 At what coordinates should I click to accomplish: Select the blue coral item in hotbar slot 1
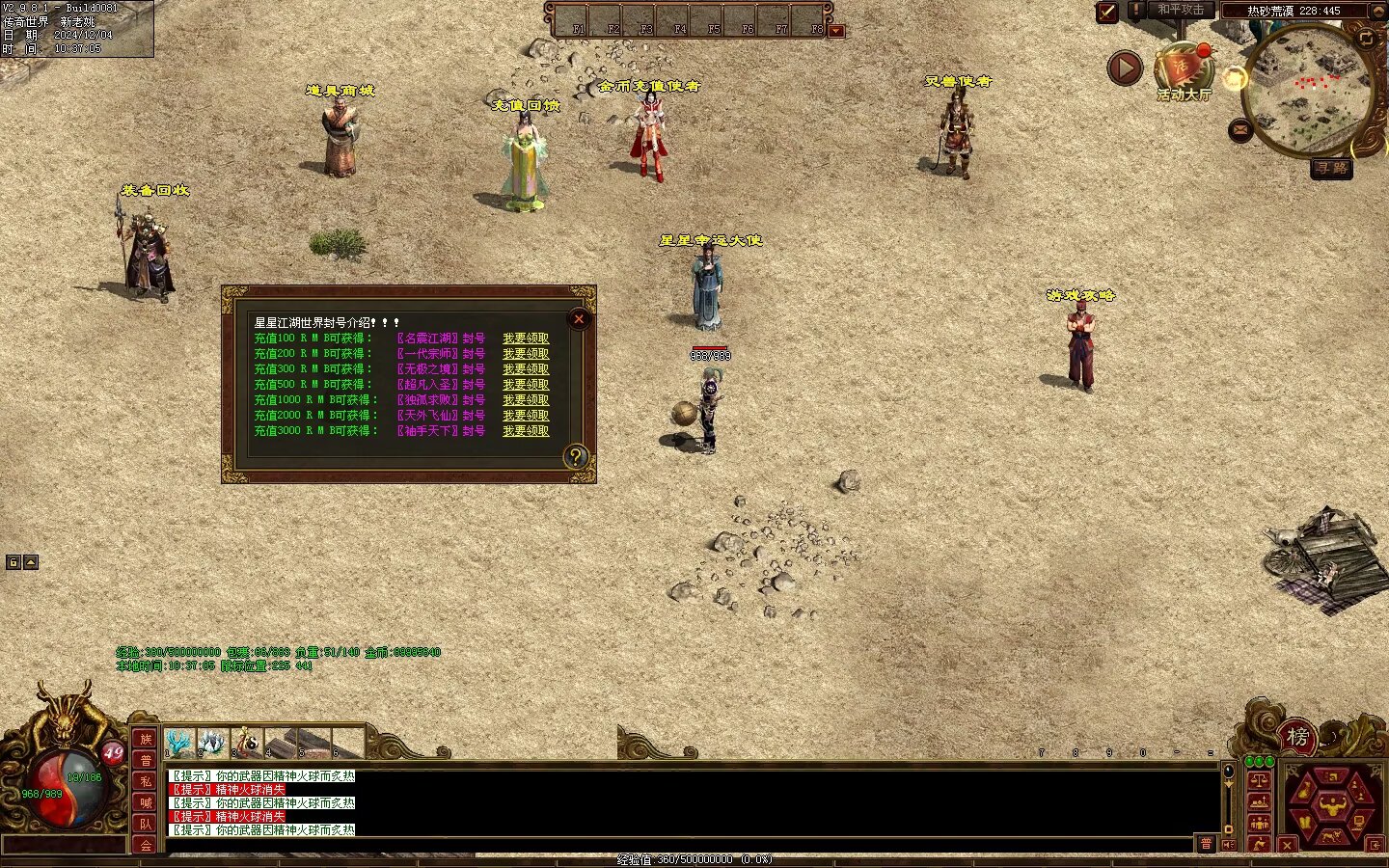(x=180, y=743)
